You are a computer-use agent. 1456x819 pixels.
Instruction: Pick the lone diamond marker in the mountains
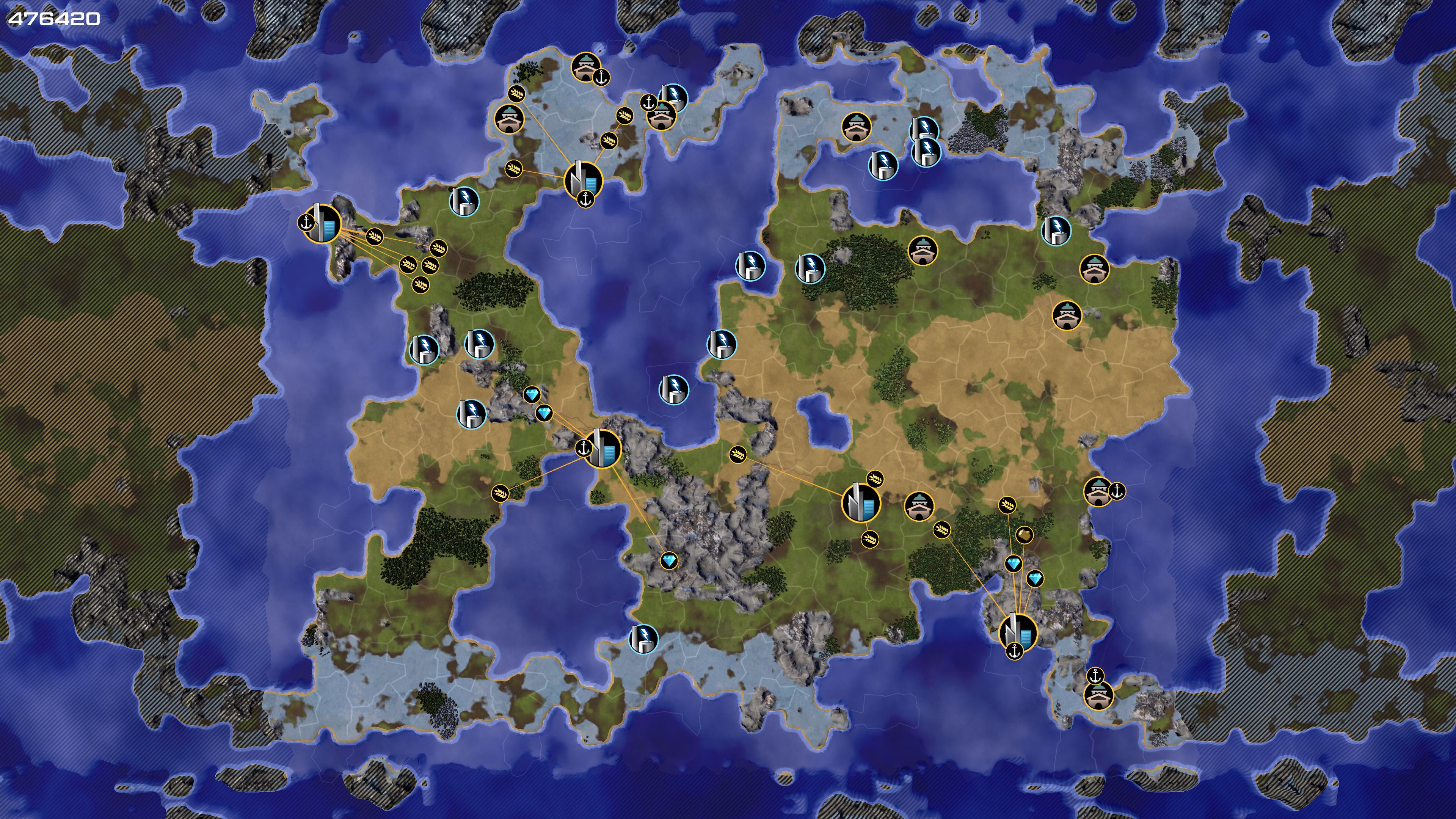[668, 561]
